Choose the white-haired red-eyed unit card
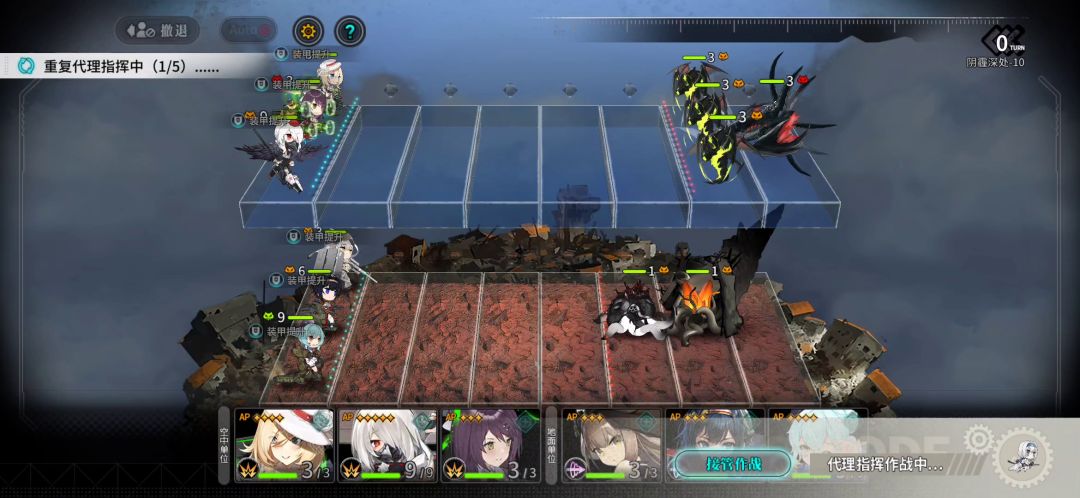1080x498 pixels. pos(387,445)
